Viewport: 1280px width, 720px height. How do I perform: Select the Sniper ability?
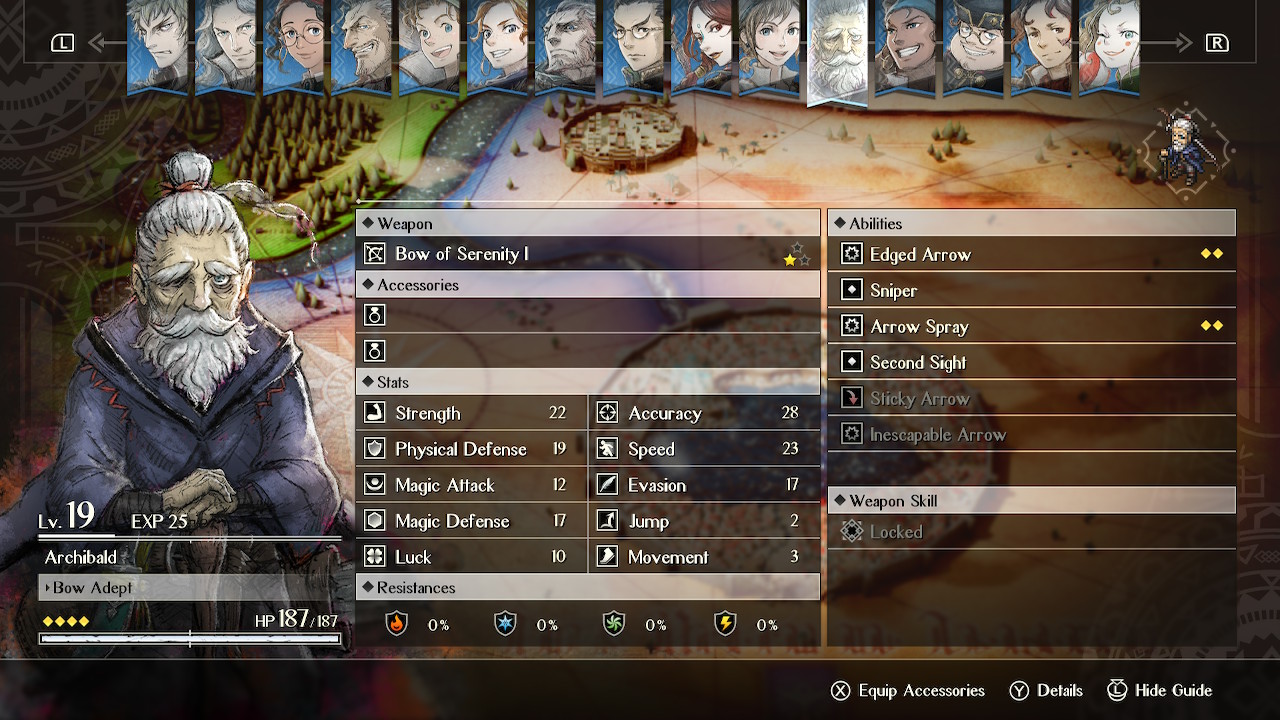pyautogui.click(x=1031, y=291)
